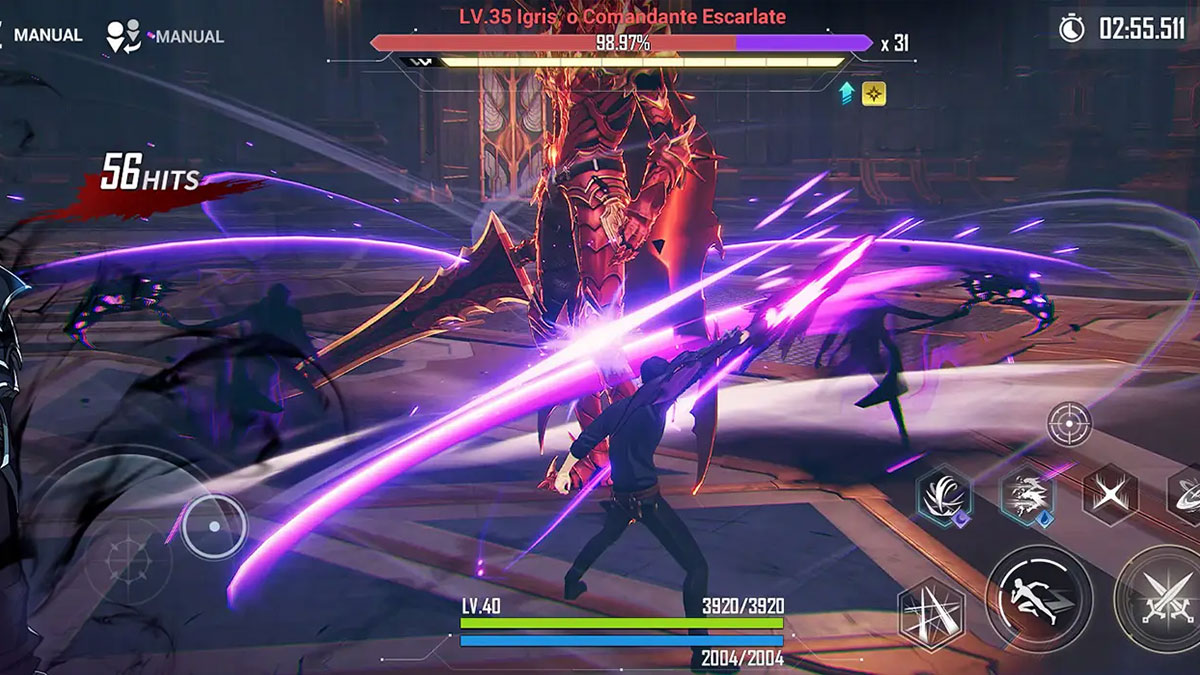Viewport: 1200px width, 675px height.
Task: Activate the X-shaped cross slash skill
Action: 1109,495
